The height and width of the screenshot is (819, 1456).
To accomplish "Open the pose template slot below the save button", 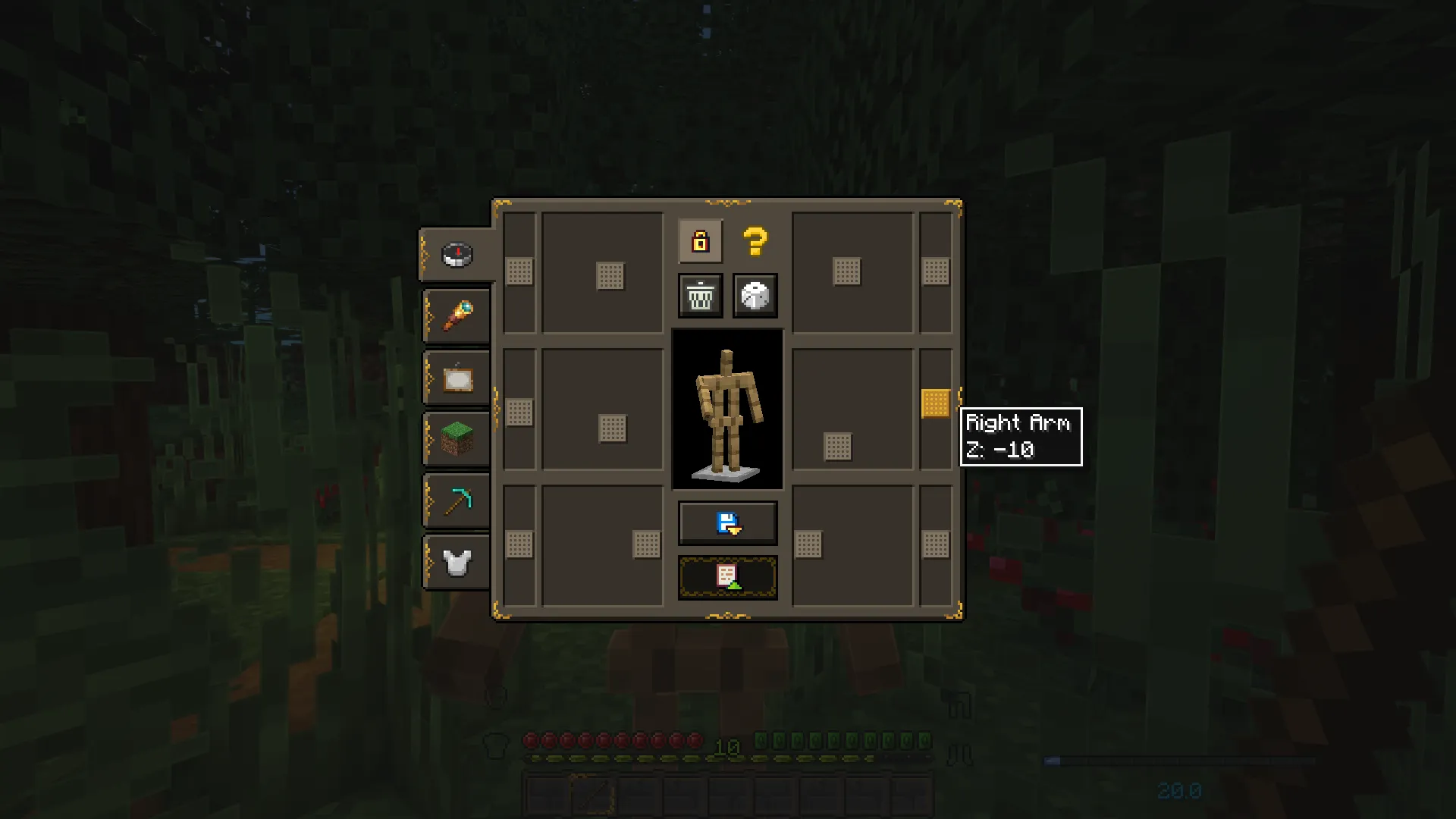I will coord(727,576).
